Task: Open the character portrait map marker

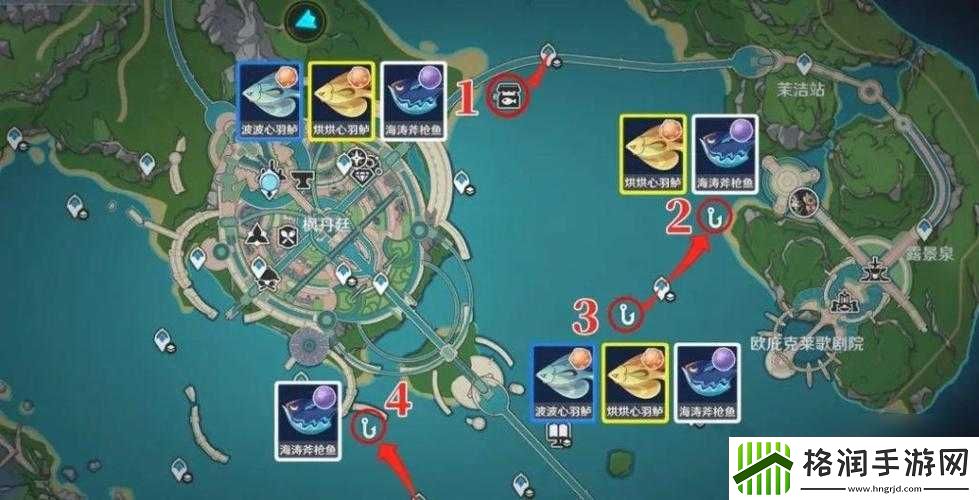Action: click(803, 203)
